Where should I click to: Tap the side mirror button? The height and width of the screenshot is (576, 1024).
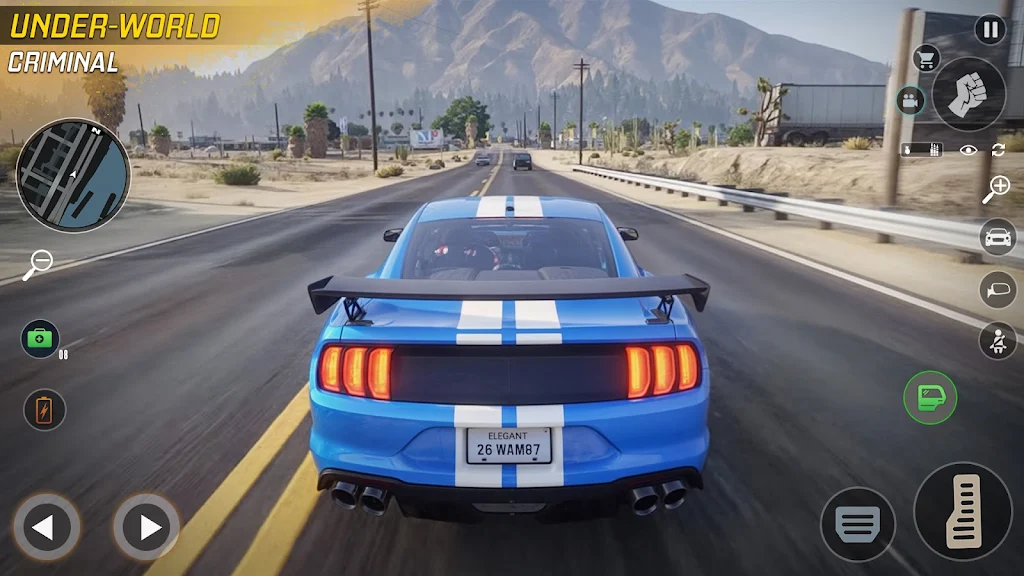pyautogui.click(x=997, y=289)
